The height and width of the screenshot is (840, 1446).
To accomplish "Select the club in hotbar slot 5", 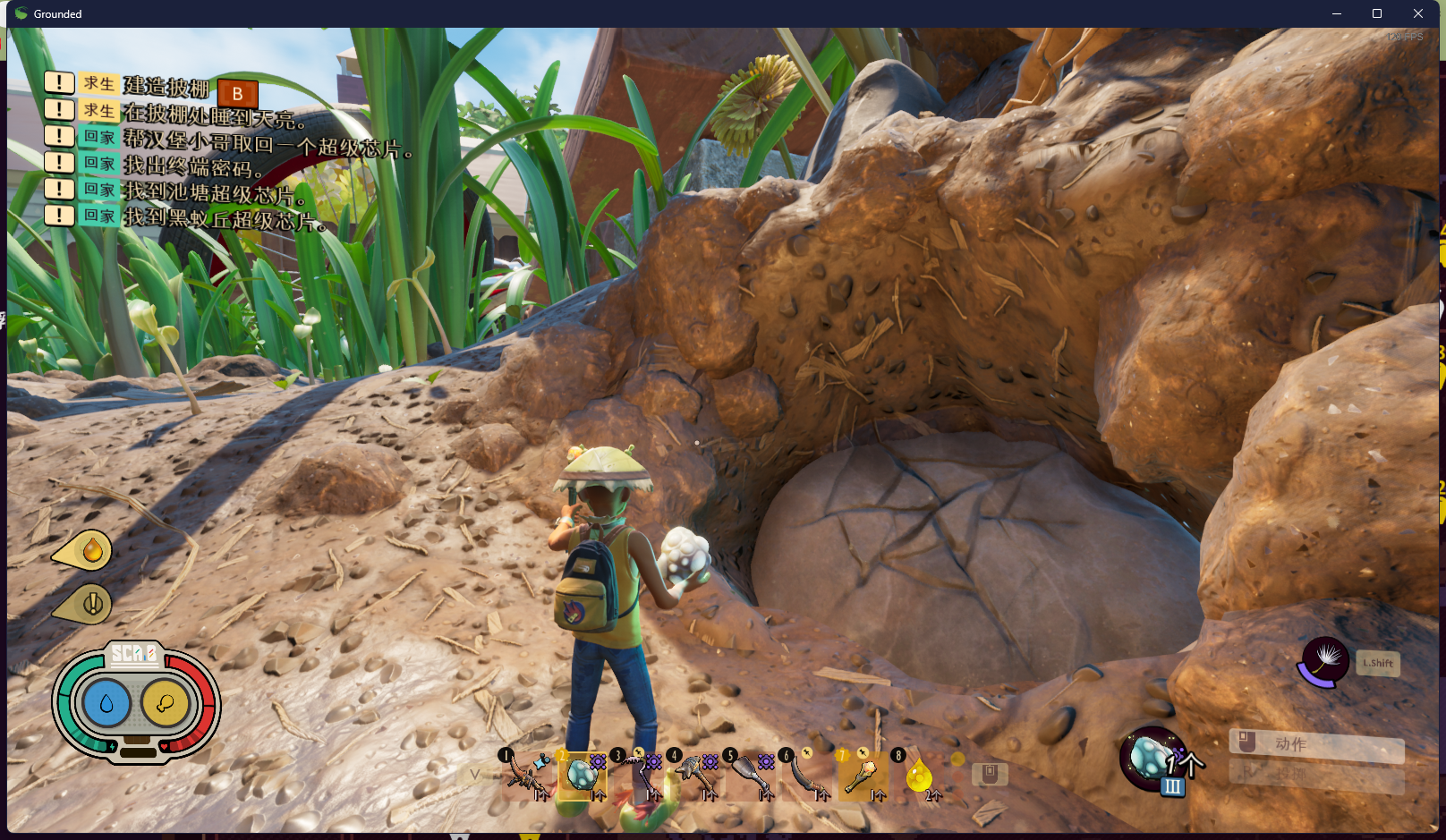I will pyautogui.click(x=751, y=774).
